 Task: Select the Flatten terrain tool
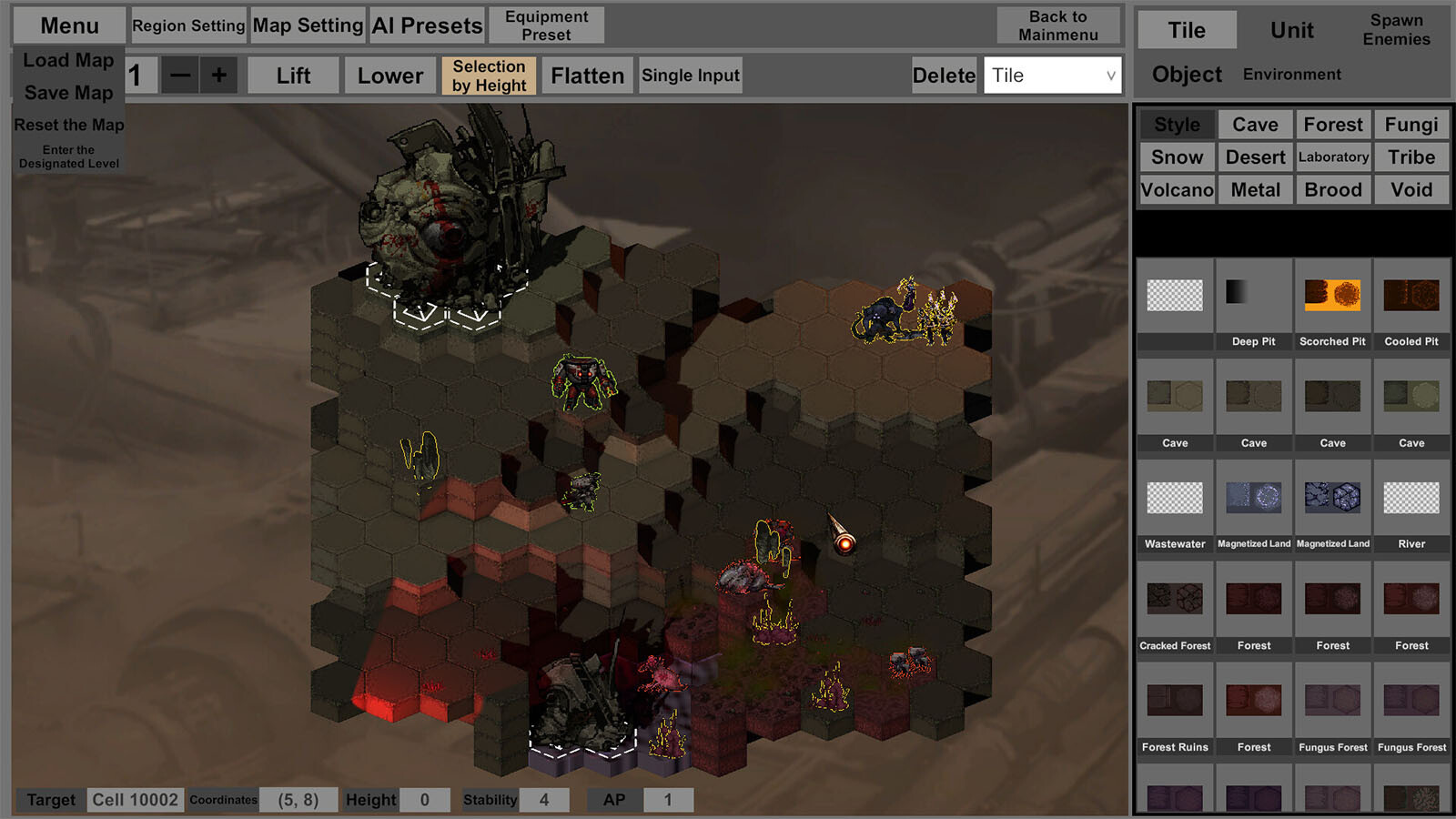click(587, 76)
